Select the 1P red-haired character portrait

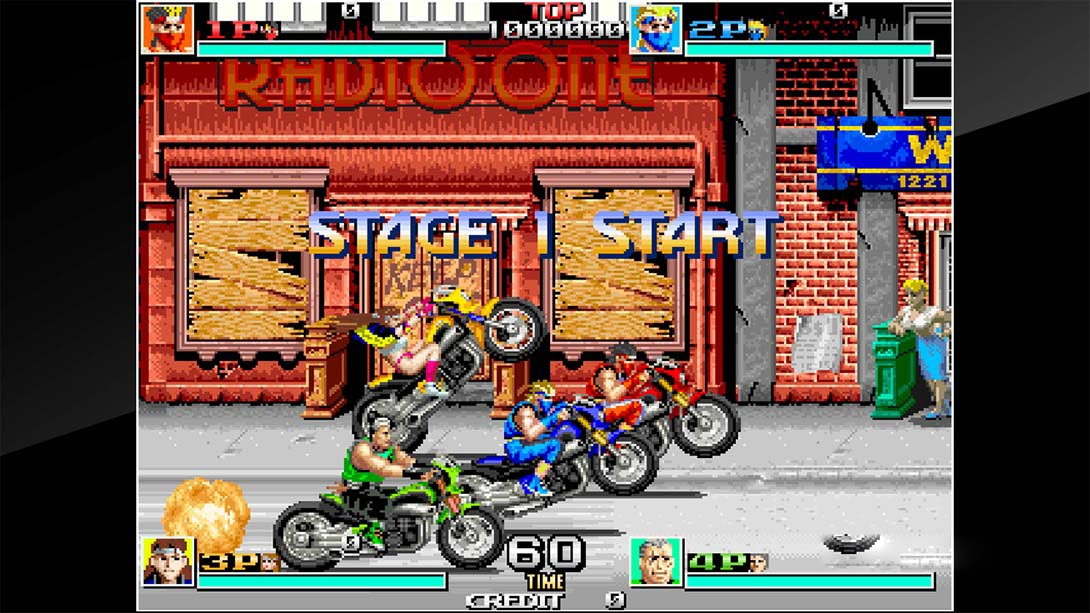[167, 29]
